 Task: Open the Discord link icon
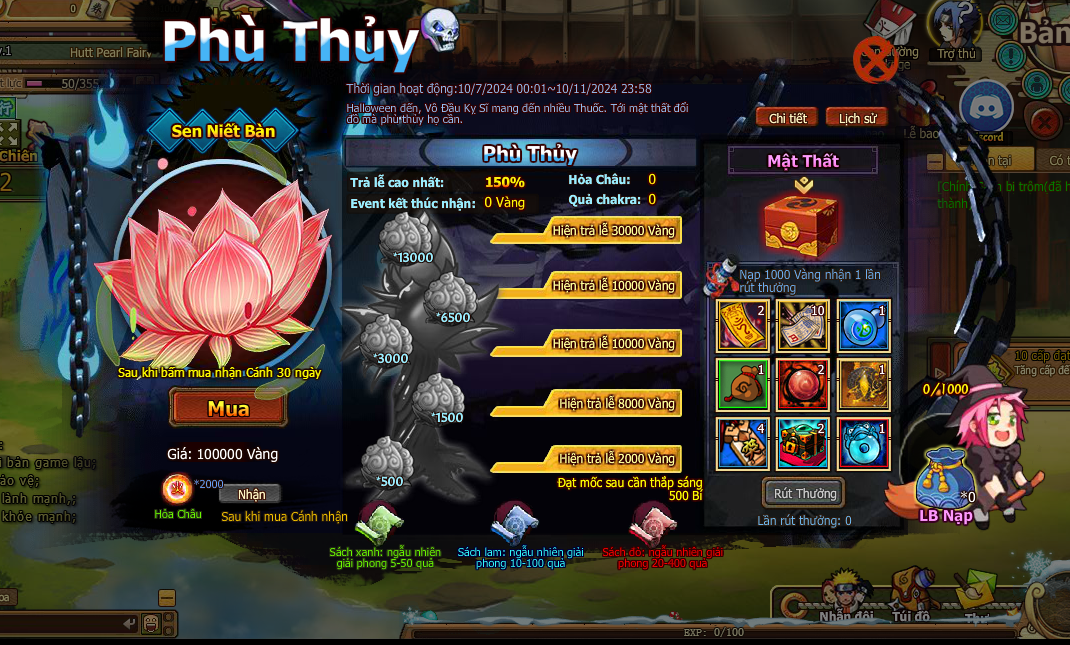[985, 108]
